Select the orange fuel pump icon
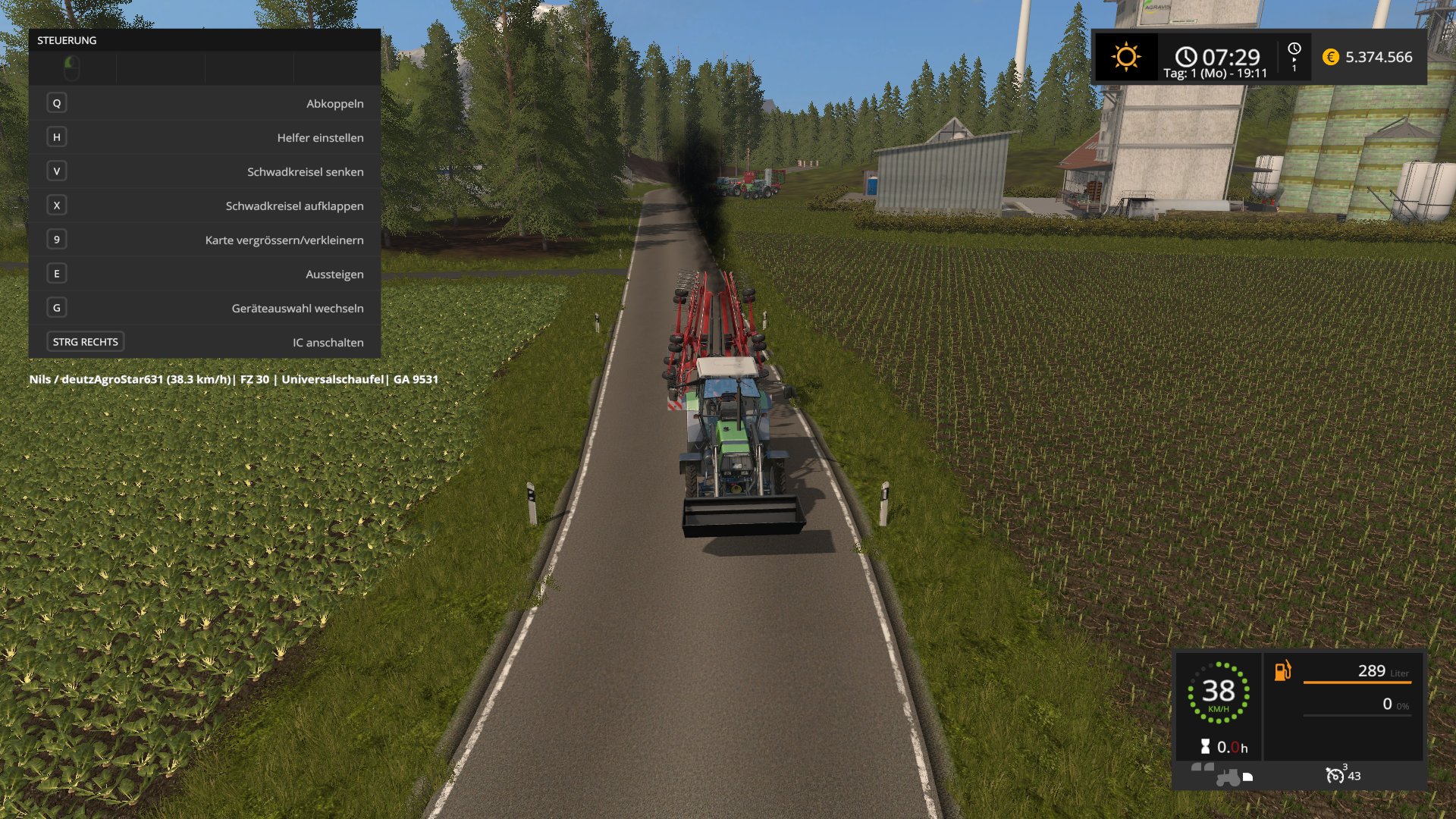The image size is (1456, 819). coord(1282,670)
